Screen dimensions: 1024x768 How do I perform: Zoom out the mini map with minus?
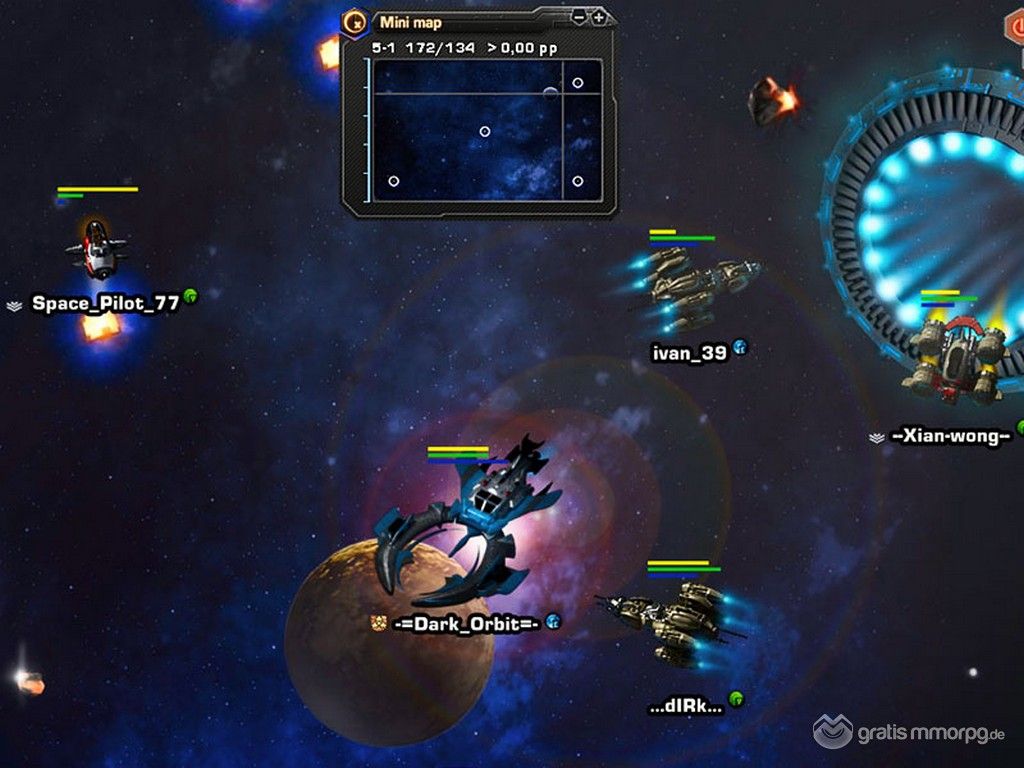click(579, 18)
